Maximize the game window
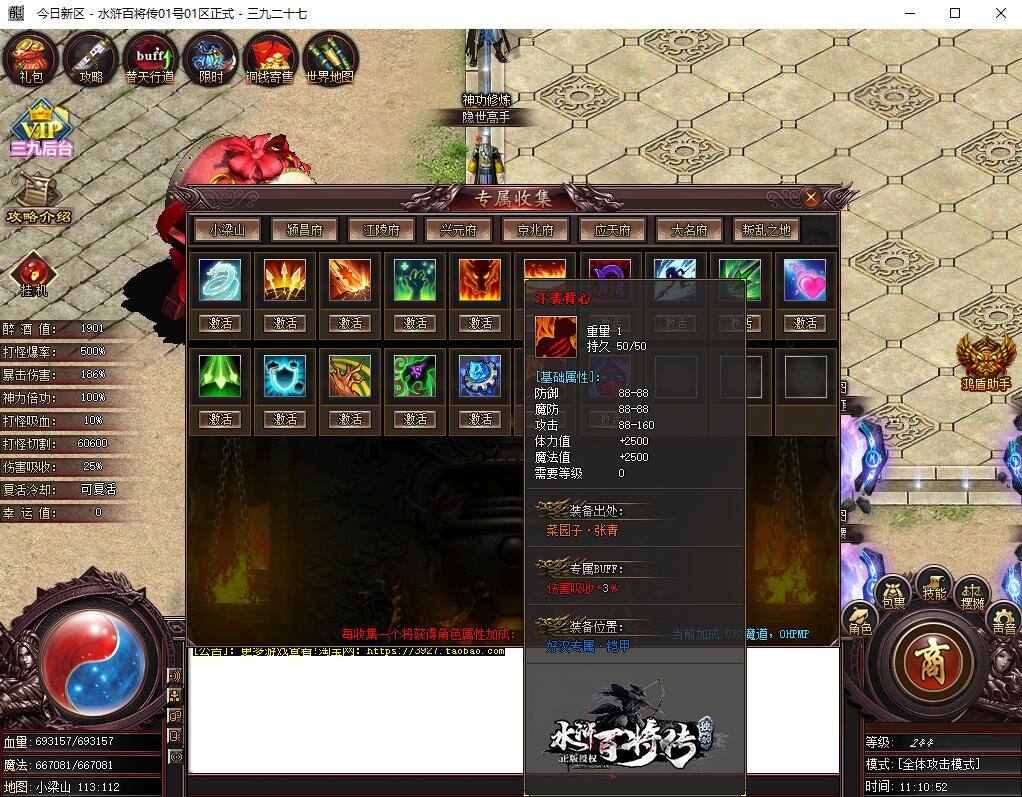1022x797 pixels. coord(955,13)
